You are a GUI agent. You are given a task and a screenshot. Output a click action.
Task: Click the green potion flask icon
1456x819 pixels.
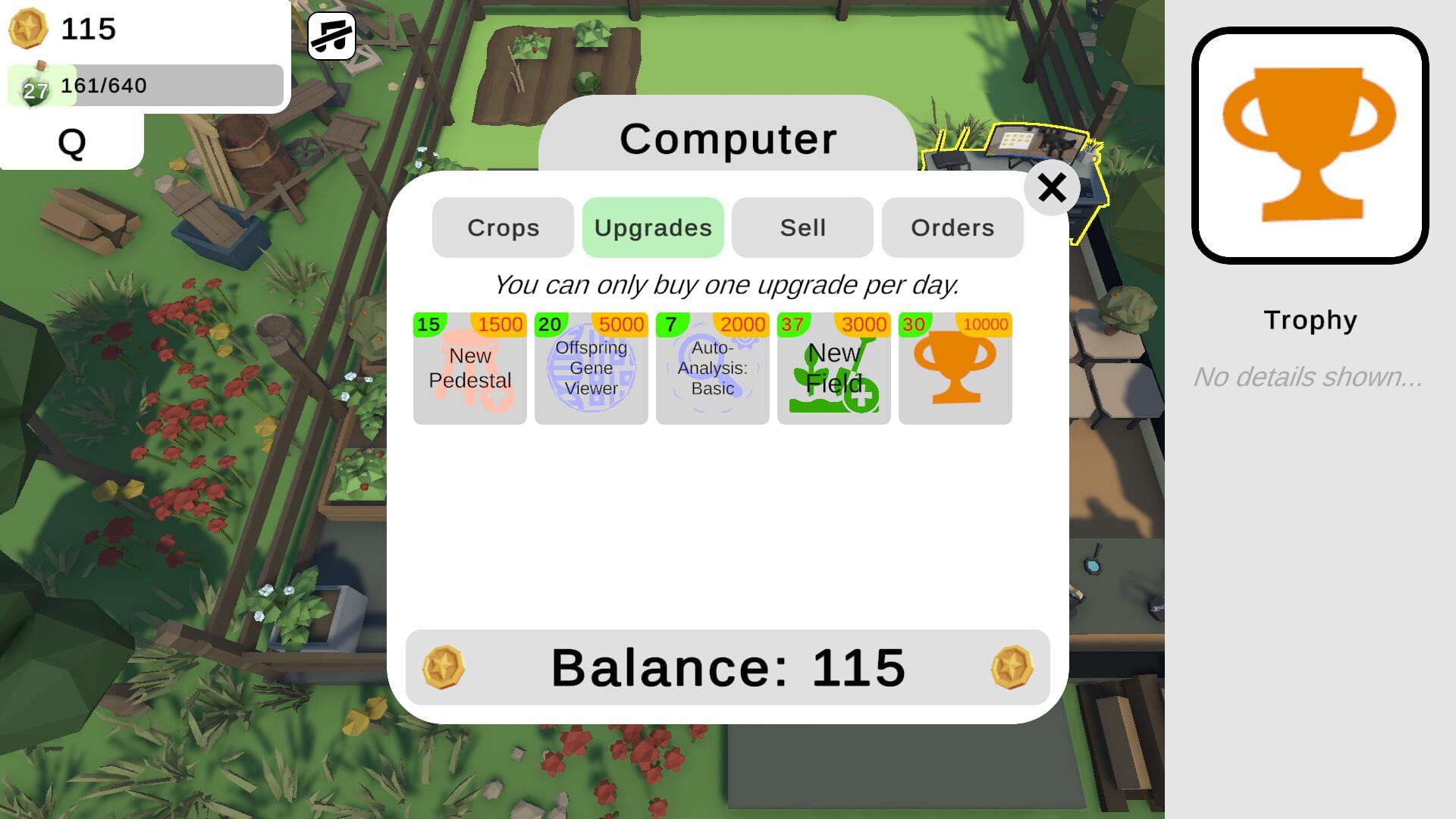[x=32, y=87]
